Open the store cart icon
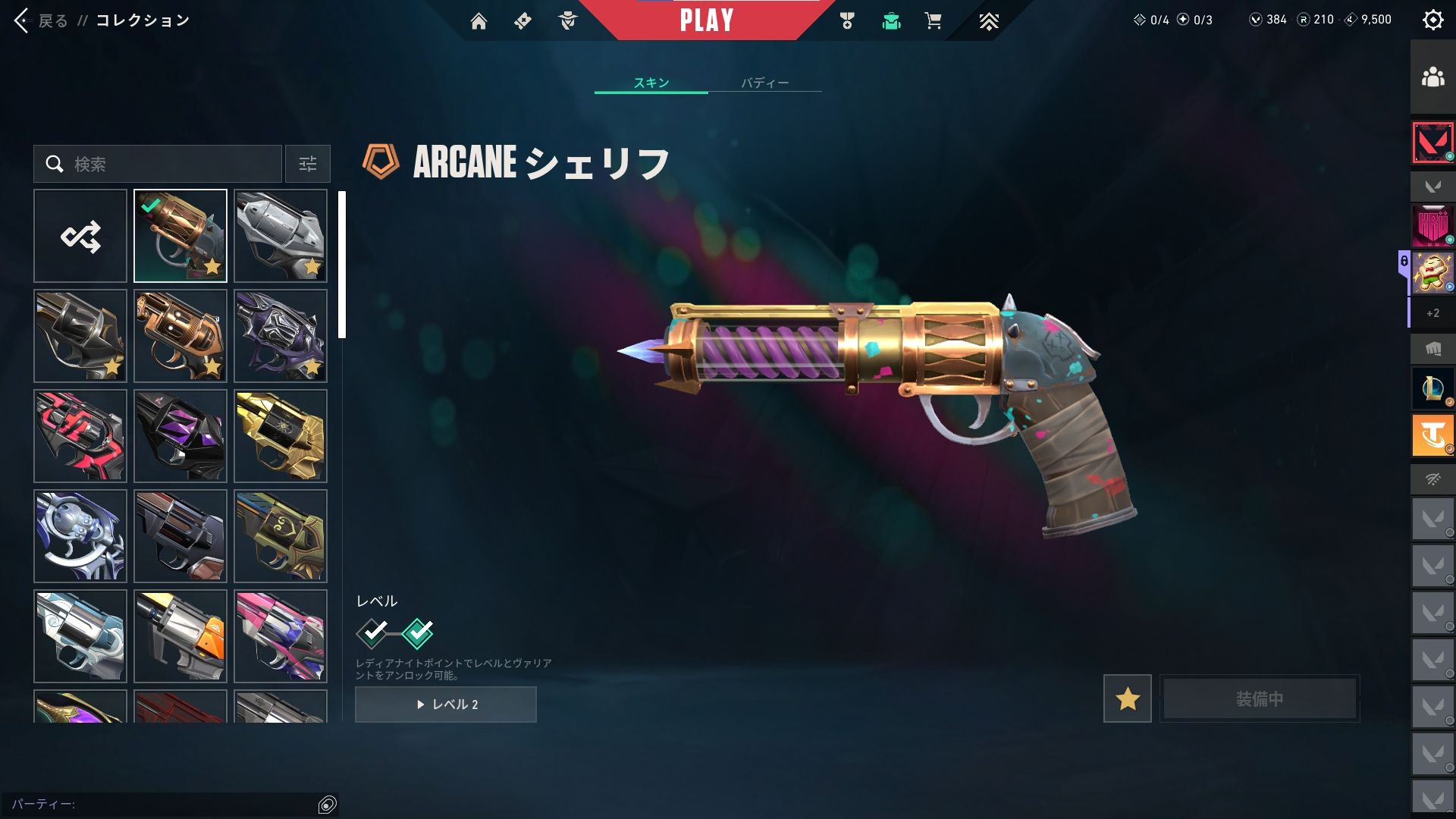The height and width of the screenshot is (819, 1456). coord(933,21)
